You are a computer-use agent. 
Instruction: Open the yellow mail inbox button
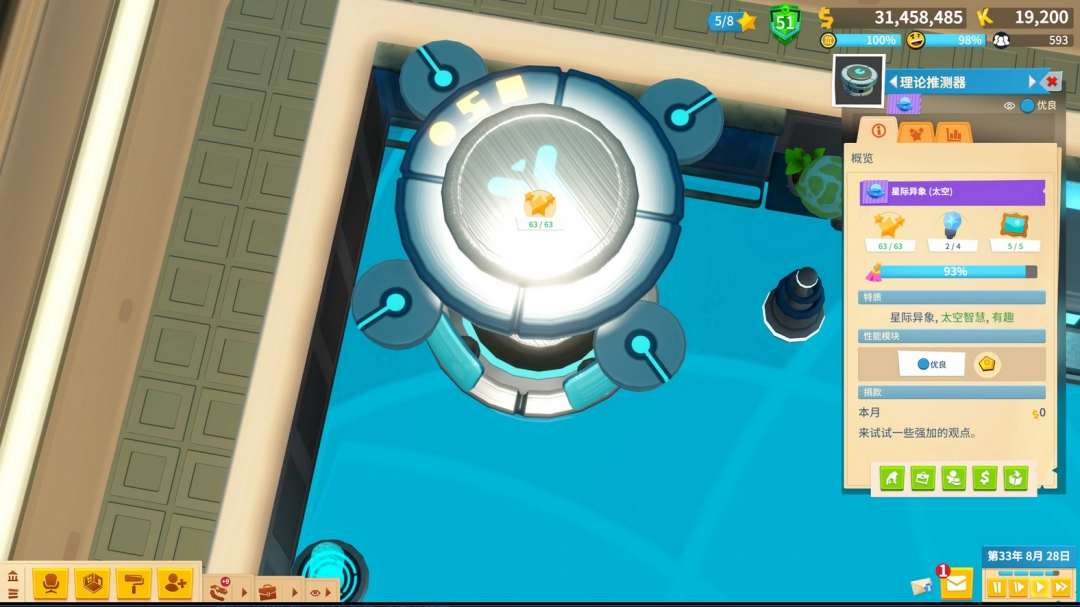pos(956,582)
